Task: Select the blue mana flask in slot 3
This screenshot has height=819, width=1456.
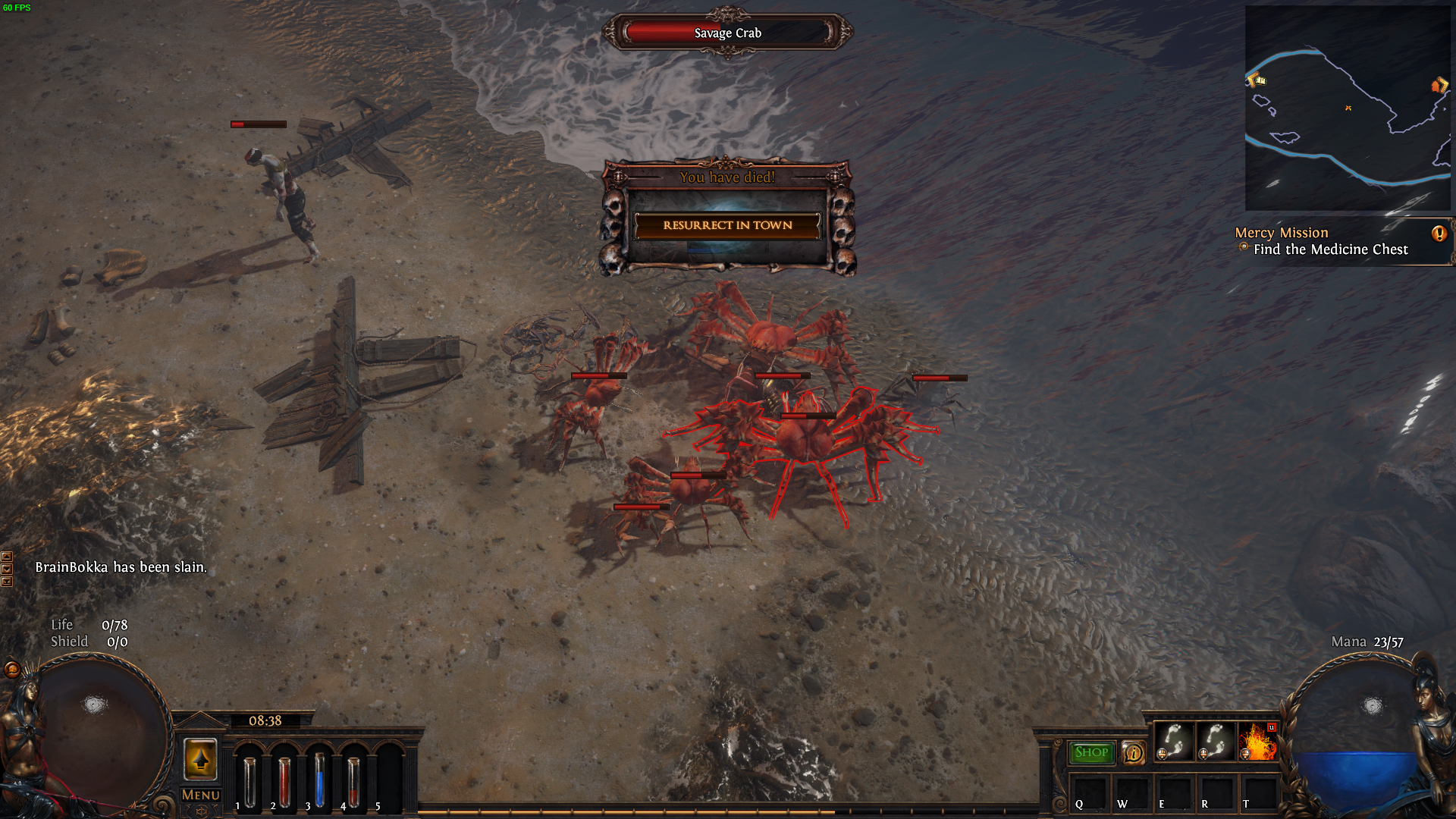Action: click(319, 780)
